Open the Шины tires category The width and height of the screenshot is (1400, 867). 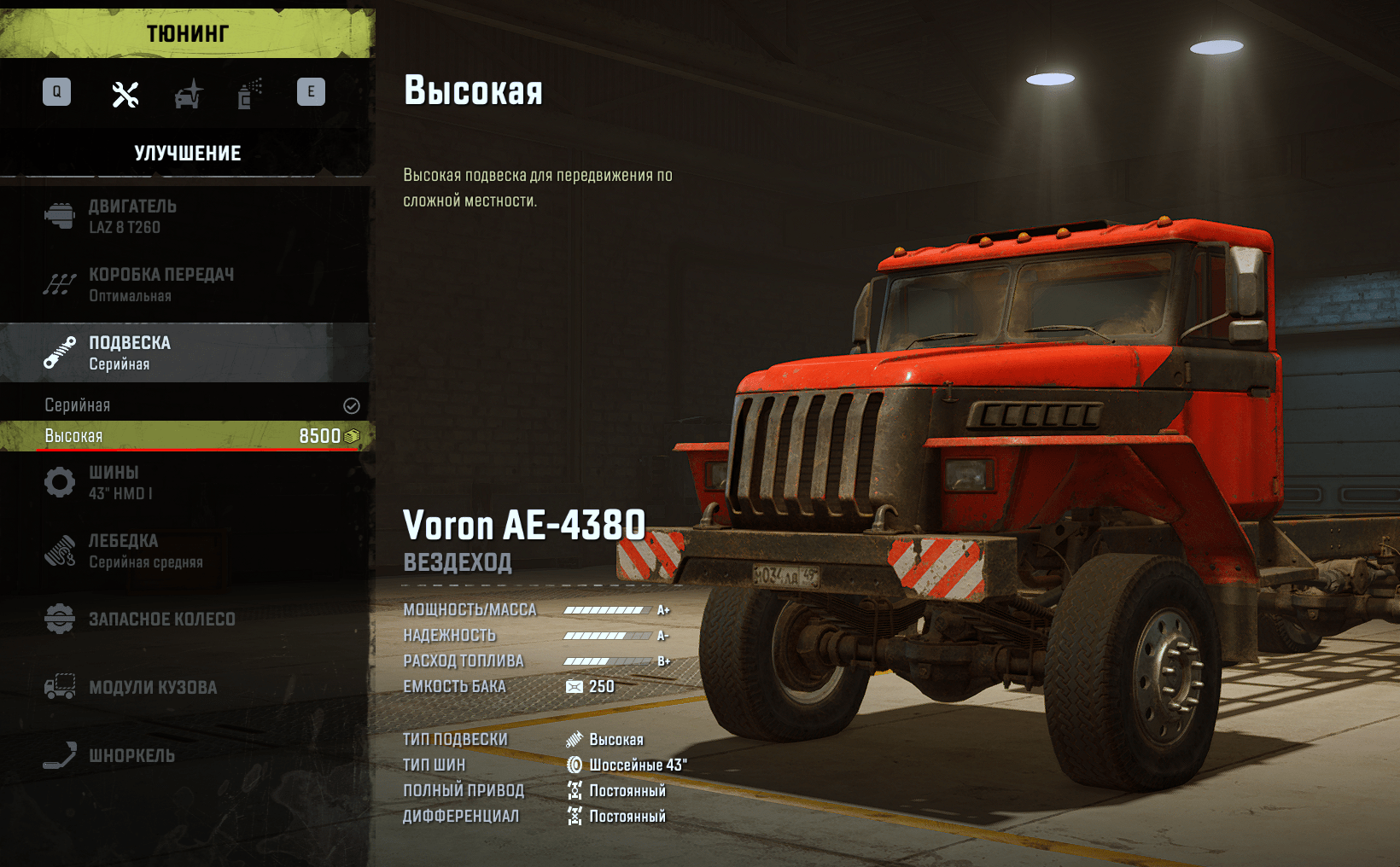click(186, 483)
